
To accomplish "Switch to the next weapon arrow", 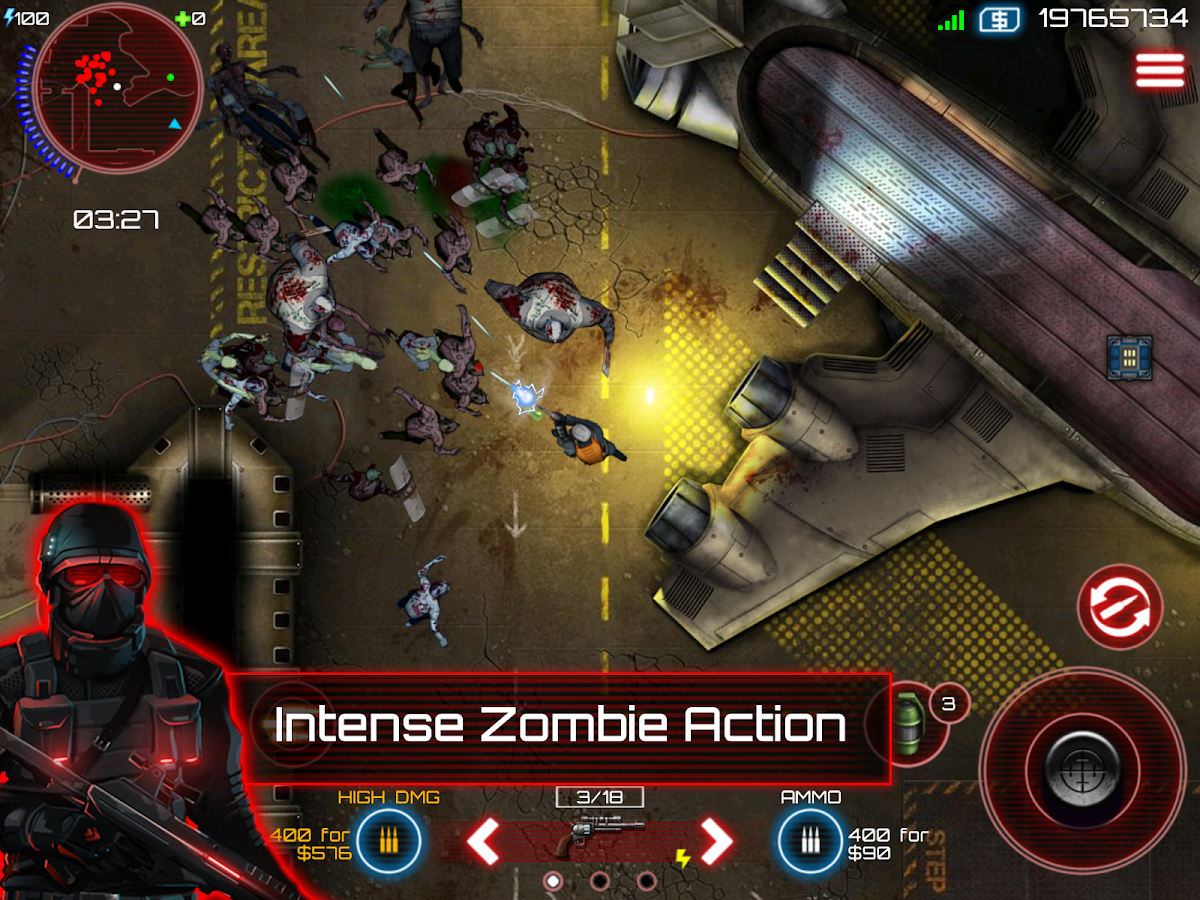I will (x=716, y=842).
